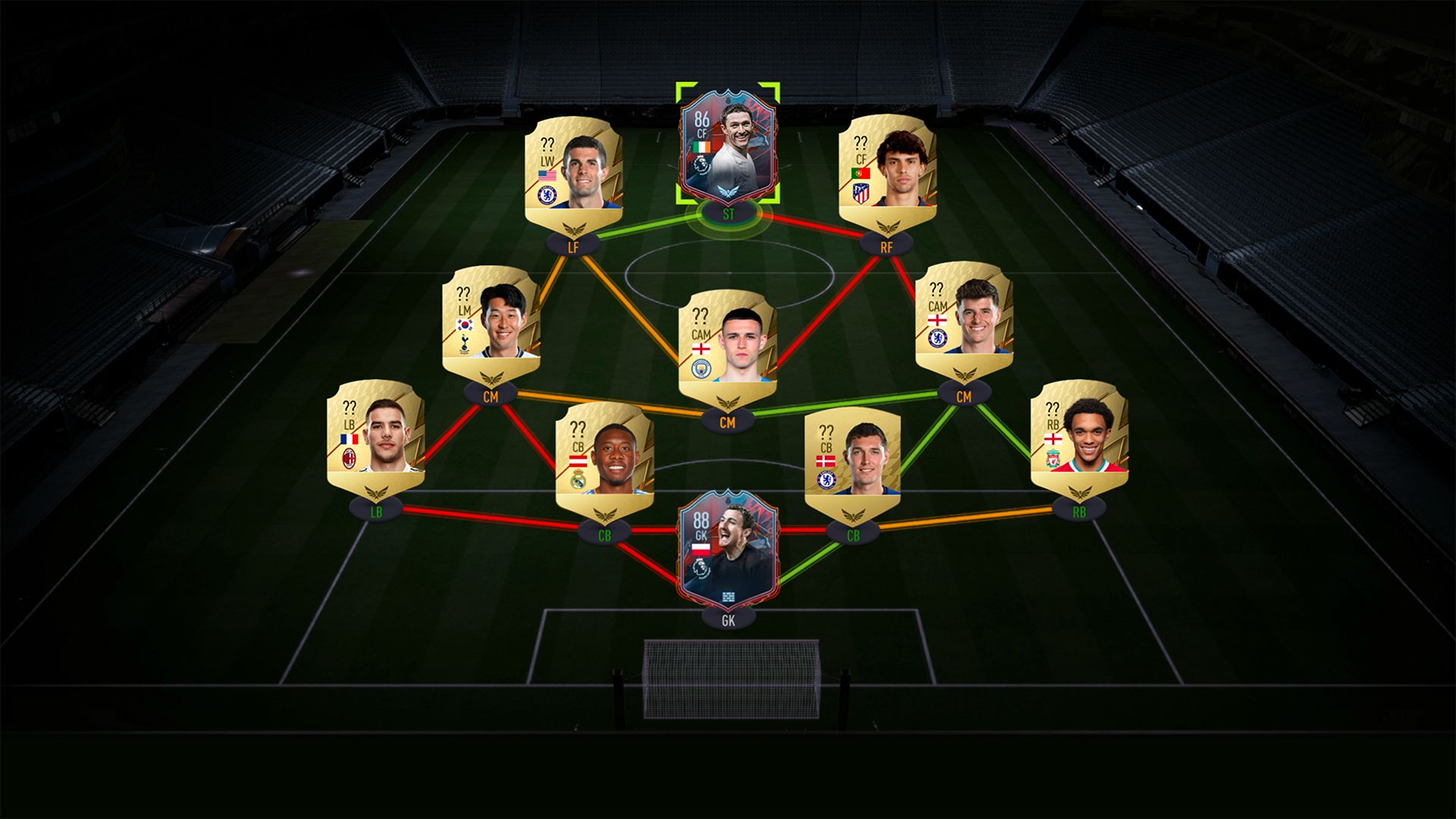Click the Poland flag on the goalkeeper card
The height and width of the screenshot is (819, 1456).
pos(701,549)
